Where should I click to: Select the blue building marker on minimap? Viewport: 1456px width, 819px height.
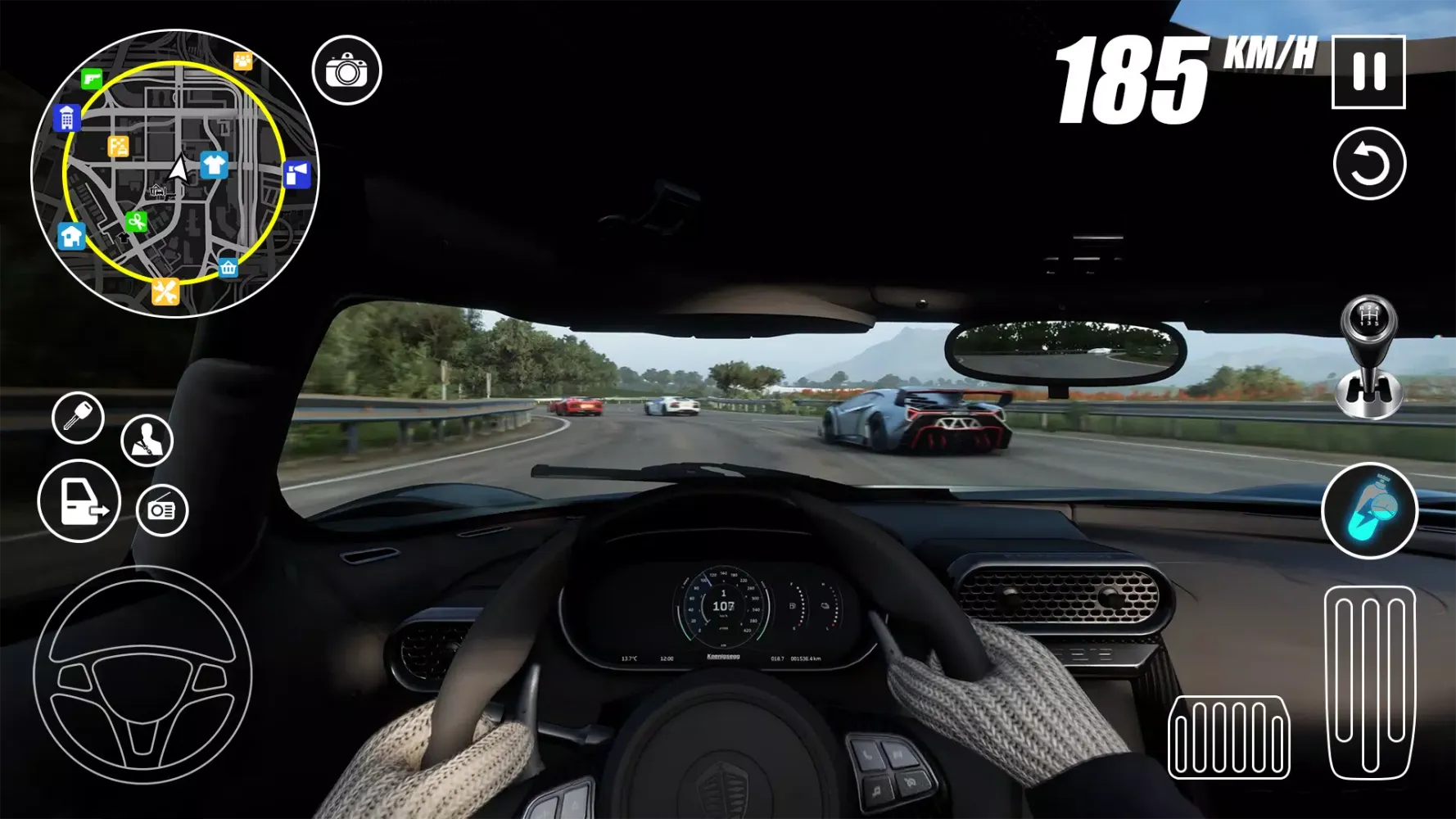[67, 119]
